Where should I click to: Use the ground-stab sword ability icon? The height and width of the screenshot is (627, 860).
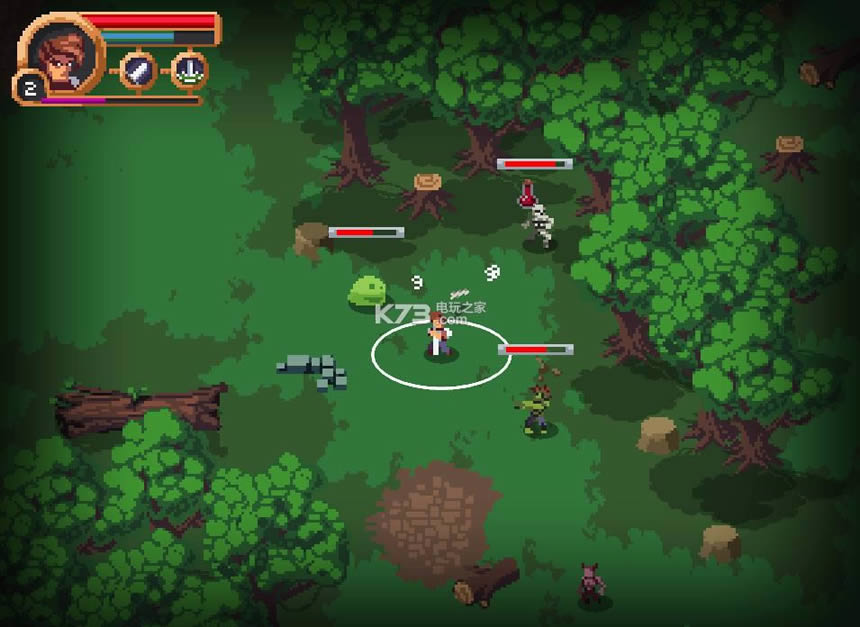tap(189, 70)
